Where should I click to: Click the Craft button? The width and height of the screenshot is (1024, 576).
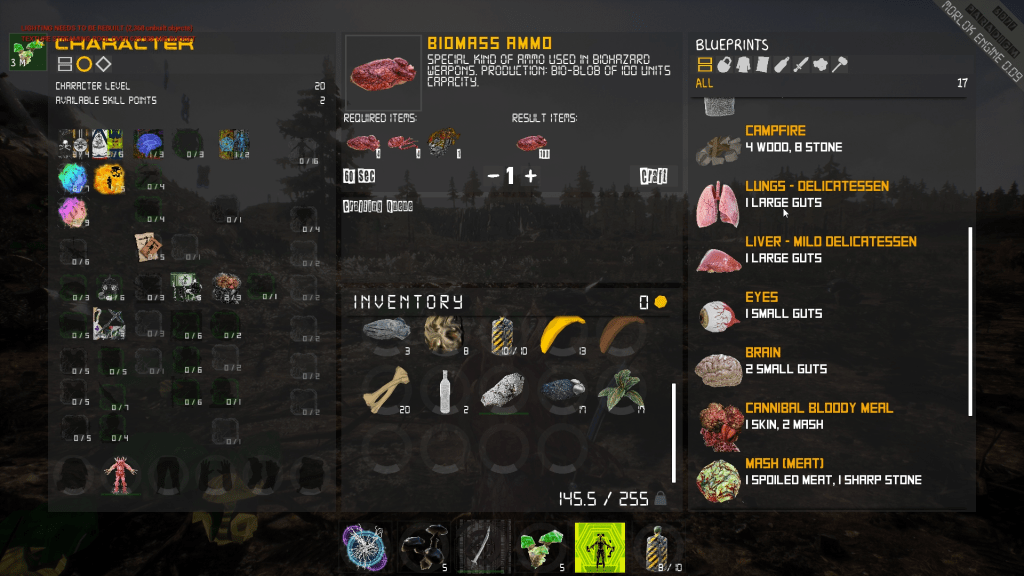coord(653,176)
